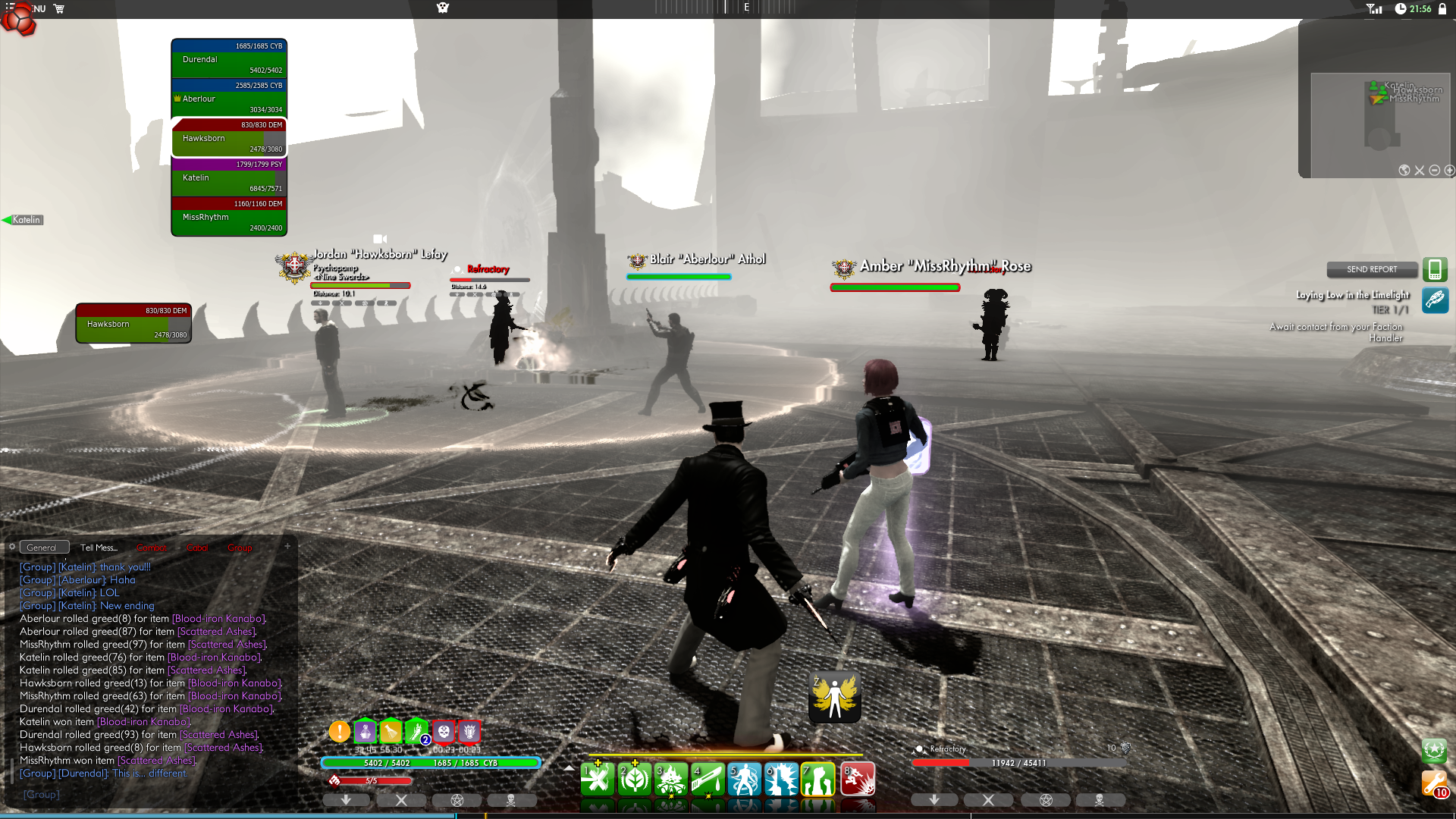Click the sprint winged figure icon
1456x819 pixels.
tap(835, 697)
